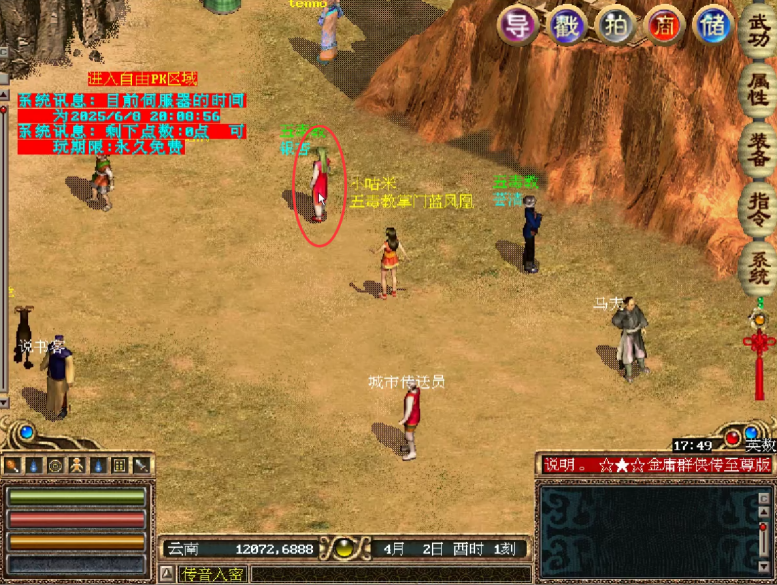
Task: Click the round target icon in the toolbar
Action: (55, 465)
